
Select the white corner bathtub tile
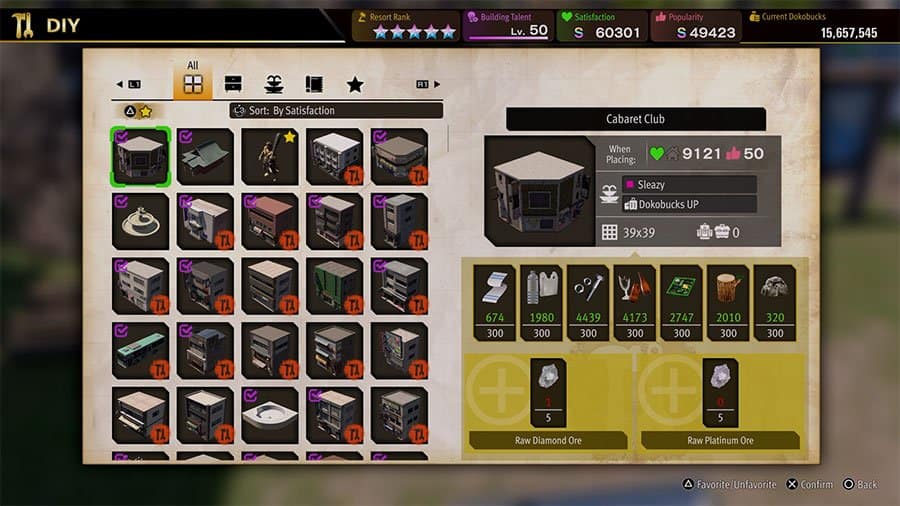[270, 414]
